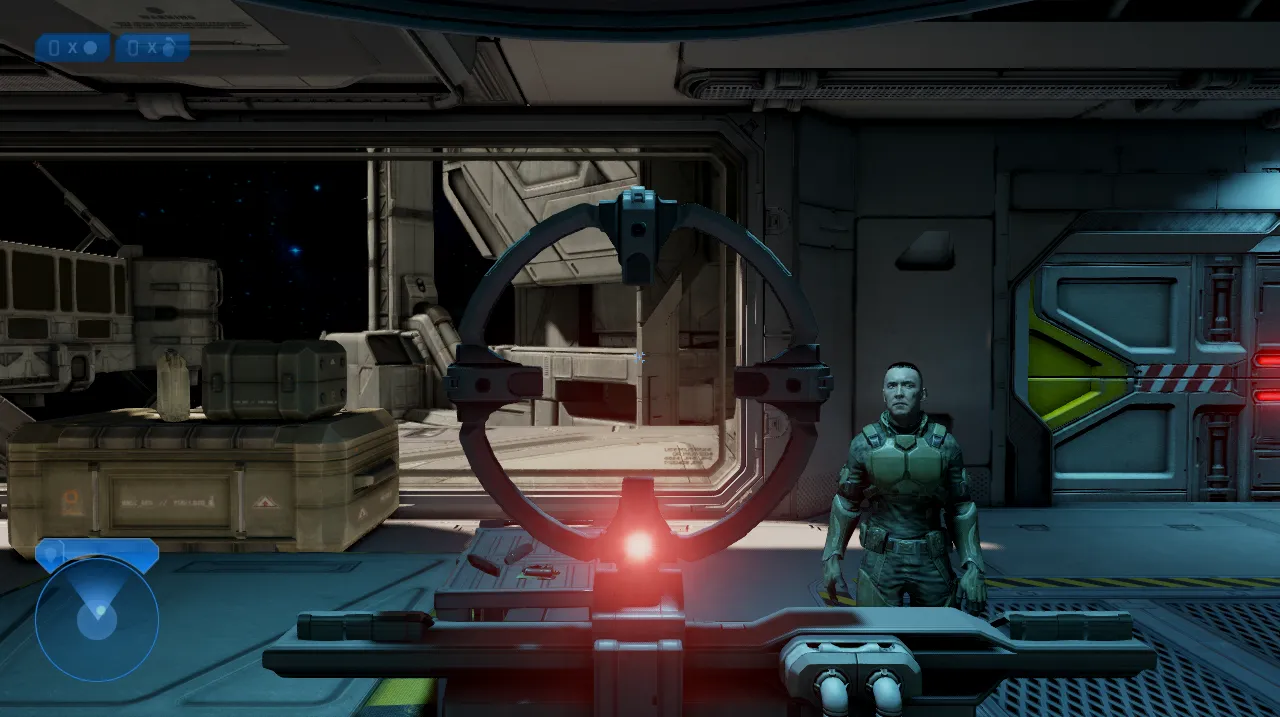Screen dimensions: 1280x717
Task: Select the round plasma grenade slot
Action: 73,47
